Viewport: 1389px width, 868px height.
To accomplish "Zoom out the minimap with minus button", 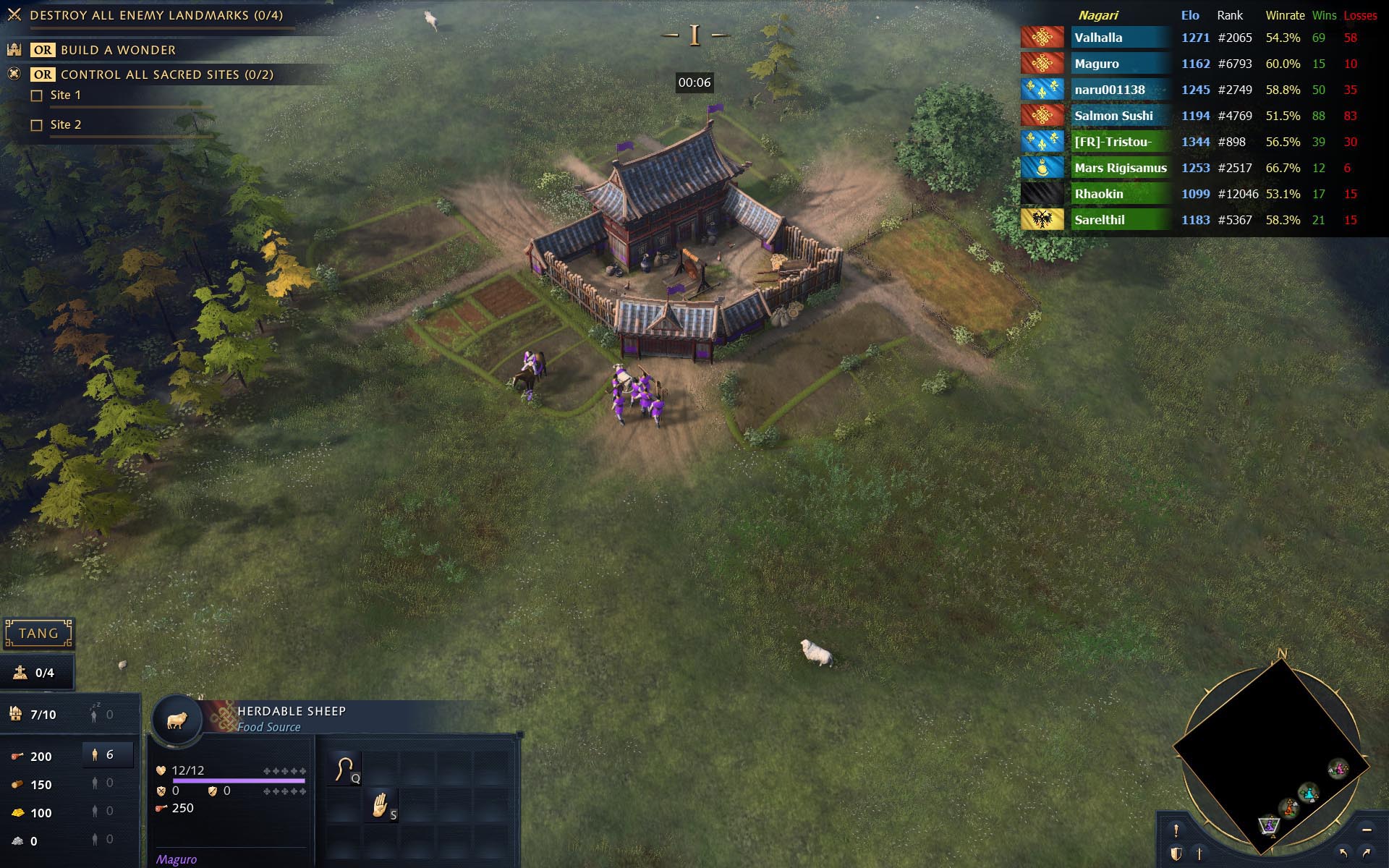I will point(1367,830).
